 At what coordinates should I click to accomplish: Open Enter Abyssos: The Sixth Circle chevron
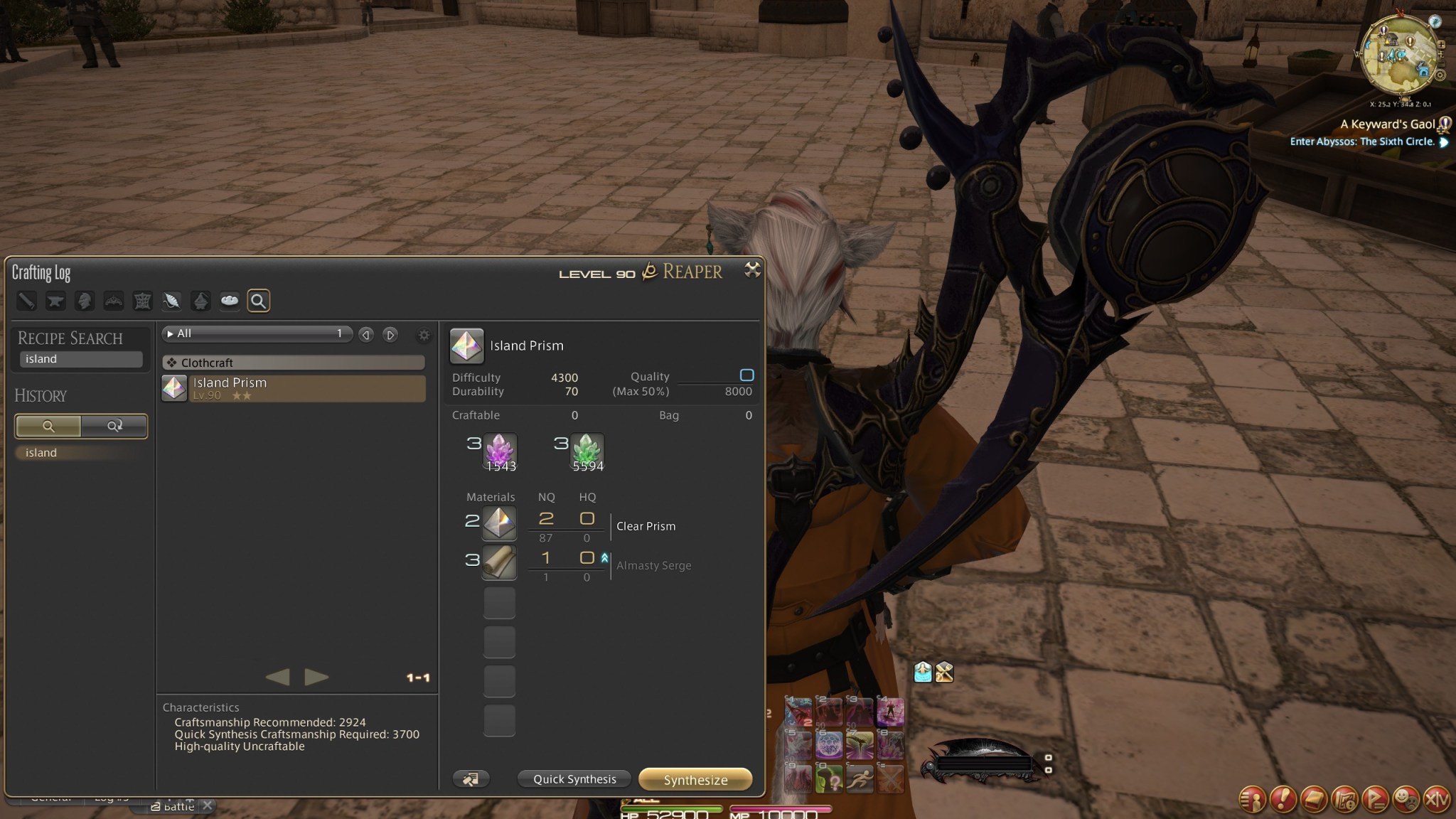(1444, 141)
